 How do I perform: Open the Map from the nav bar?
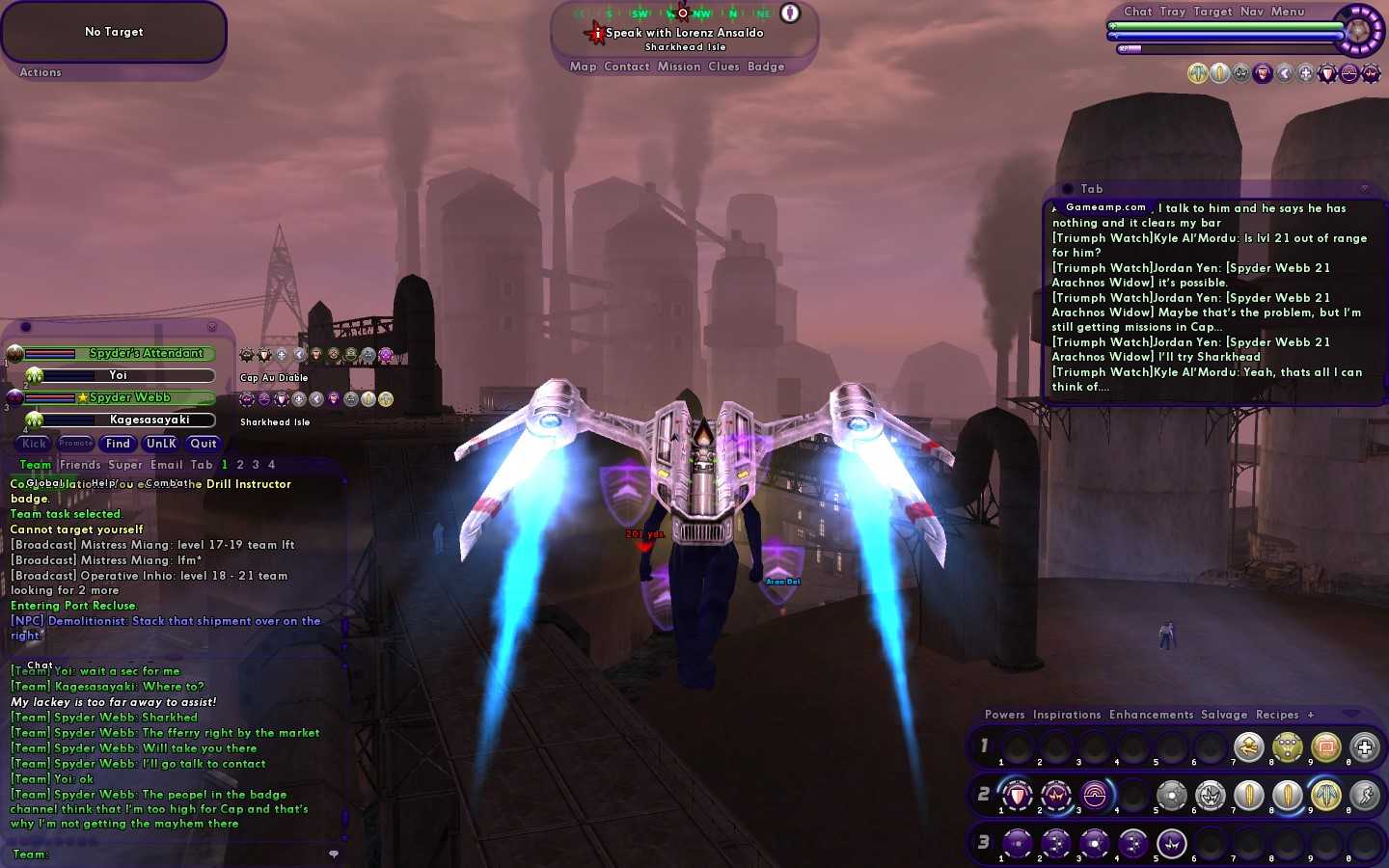[x=583, y=67]
